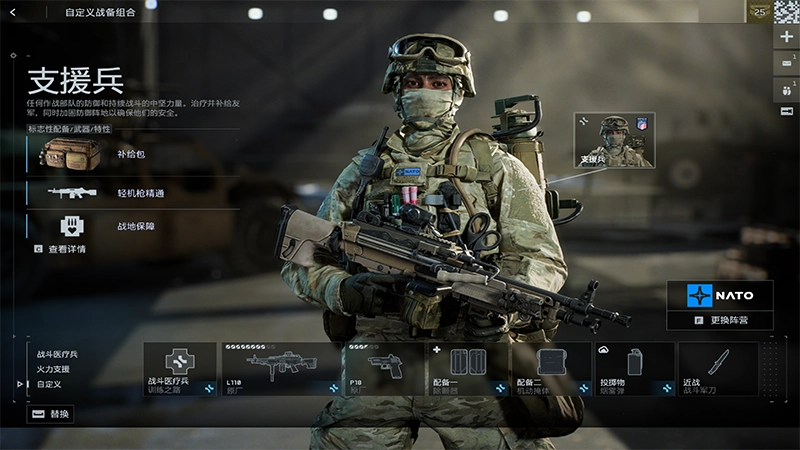Switch to the 火力支援 loadout preset
The width and height of the screenshot is (800, 450).
(54, 369)
